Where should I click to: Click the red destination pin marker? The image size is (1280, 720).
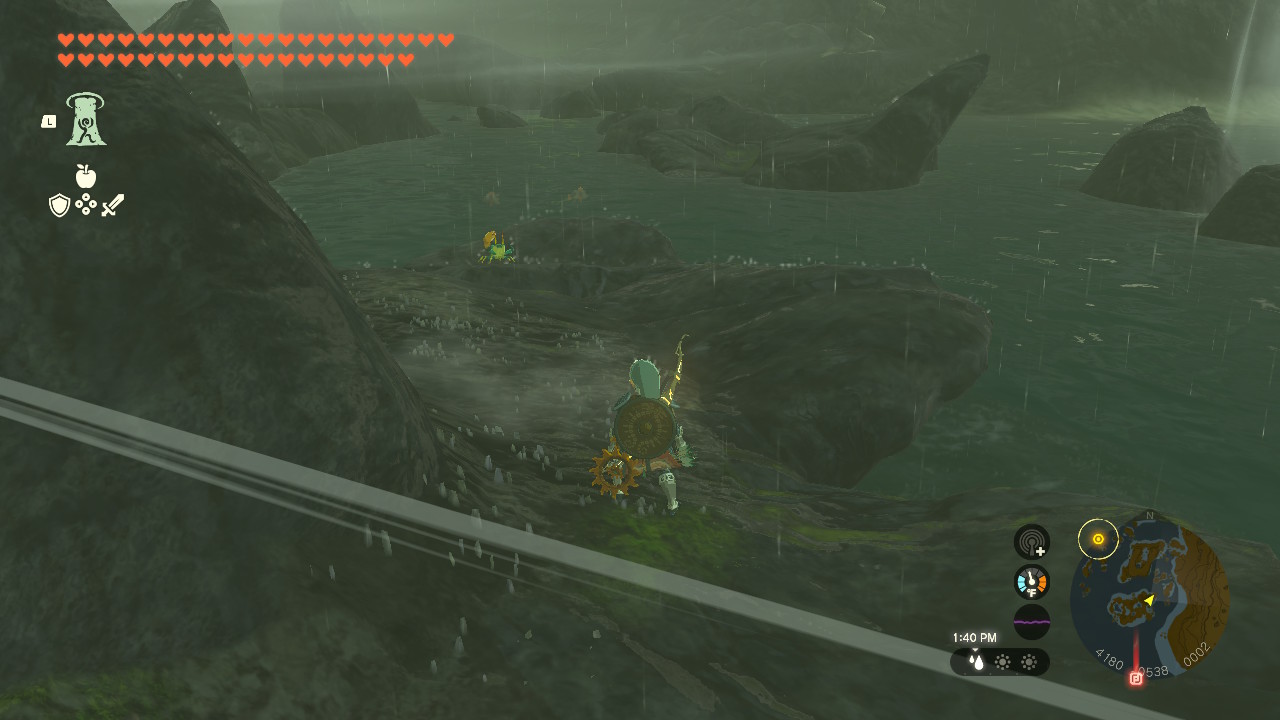point(1135,677)
